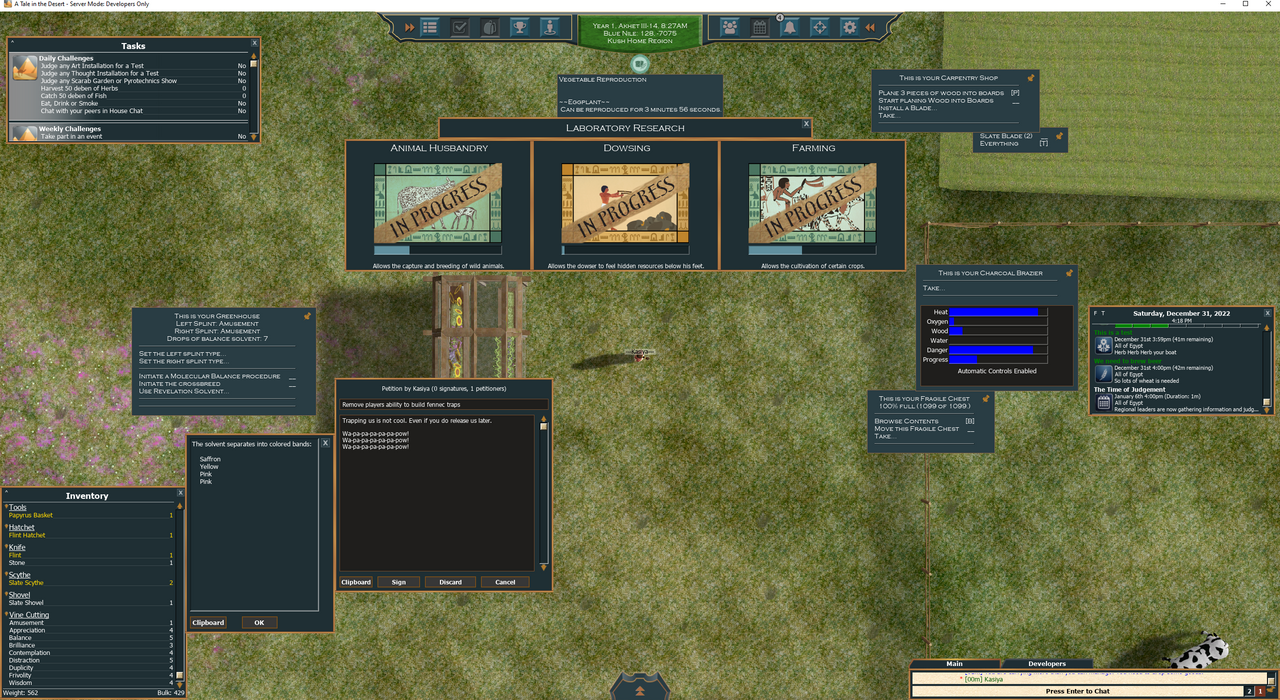
Task: Choose the Dowsing research card
Action: (x=626, y=206)
